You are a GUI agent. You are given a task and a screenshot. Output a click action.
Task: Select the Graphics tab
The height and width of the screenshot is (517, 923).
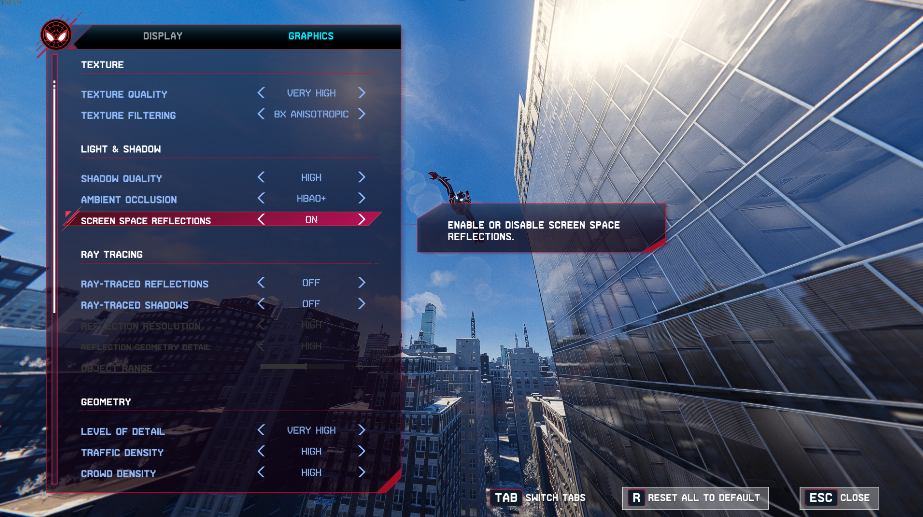point(311,36)
